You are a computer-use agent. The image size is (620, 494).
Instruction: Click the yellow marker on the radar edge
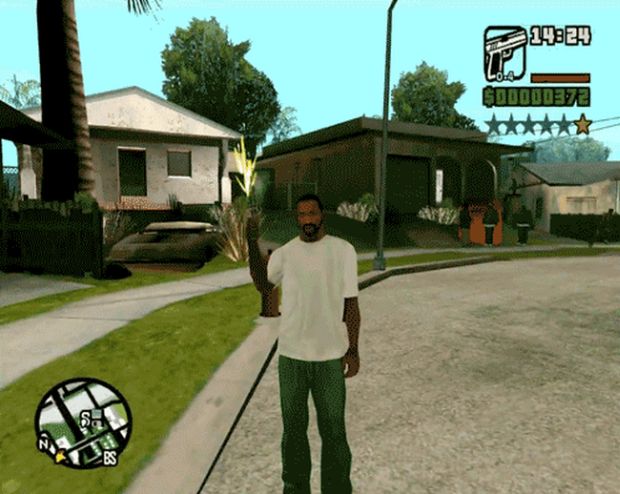(x=61, y=456)
